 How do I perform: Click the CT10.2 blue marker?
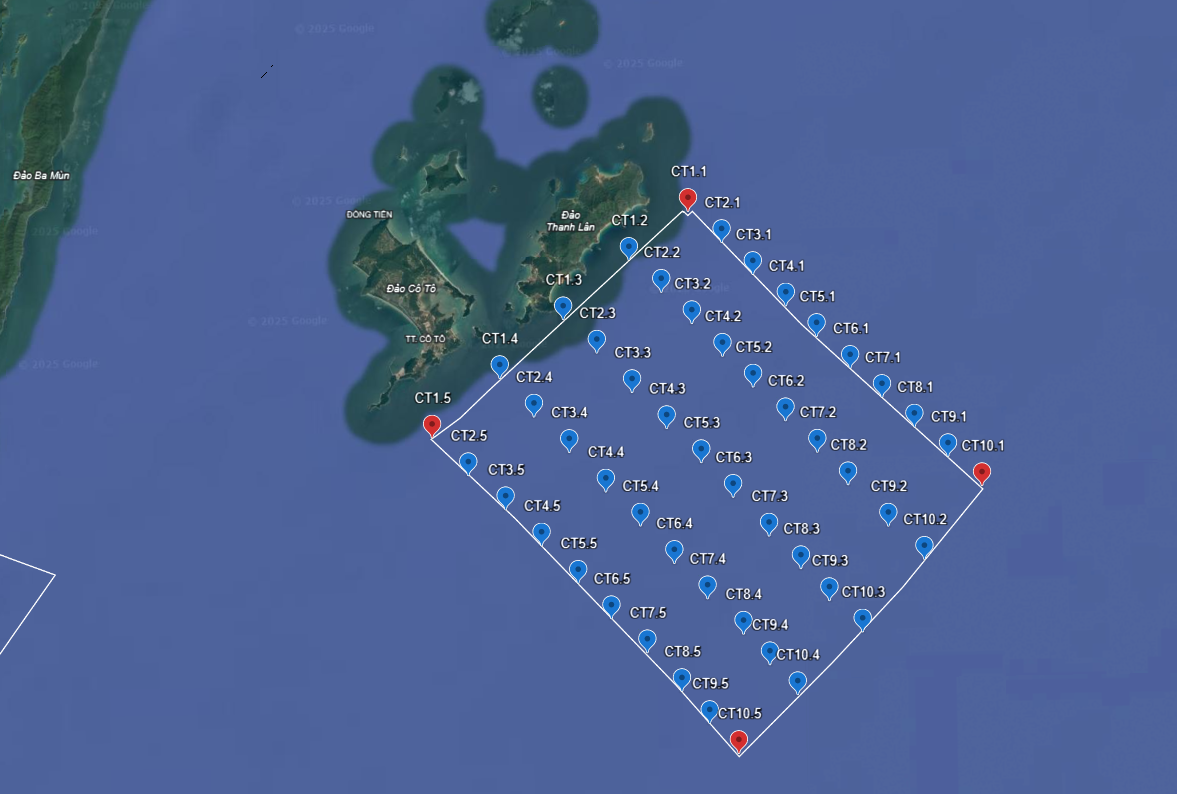pyautogui.click(x=924, y=546)
